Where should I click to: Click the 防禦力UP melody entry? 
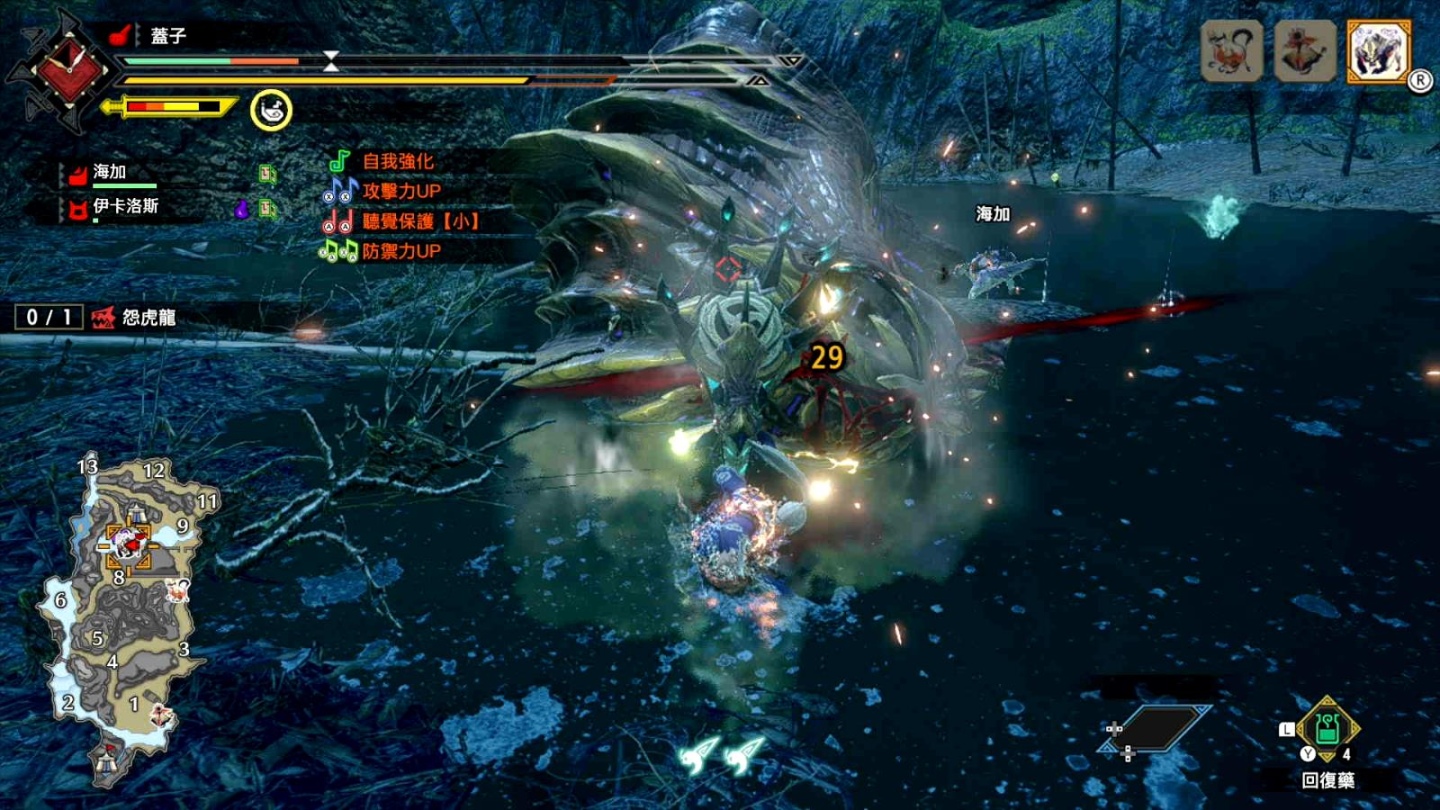pyautogui.click(x=400, y=252)
